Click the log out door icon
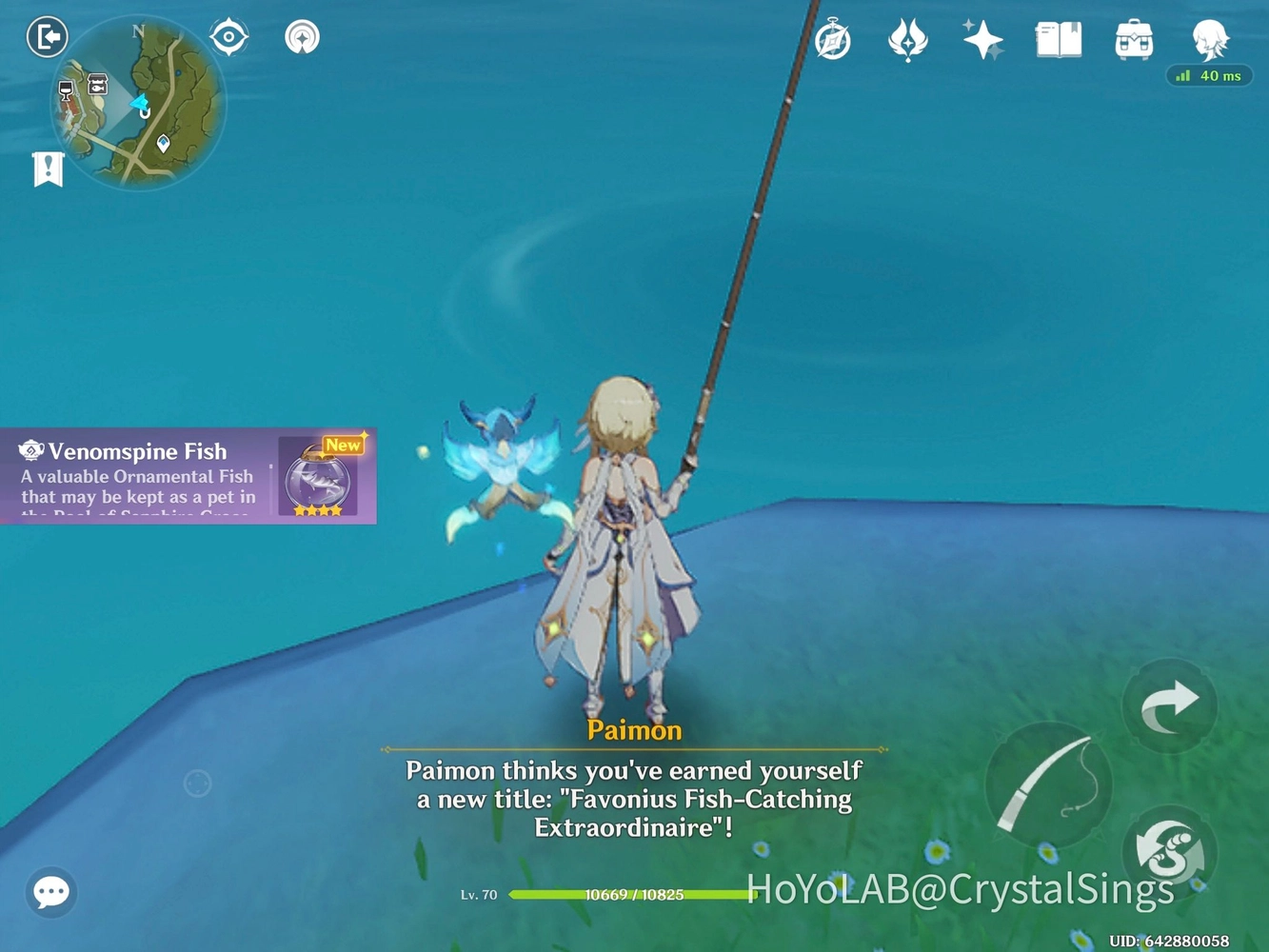This screenshot has width=1269, height=952. [46, 36]
